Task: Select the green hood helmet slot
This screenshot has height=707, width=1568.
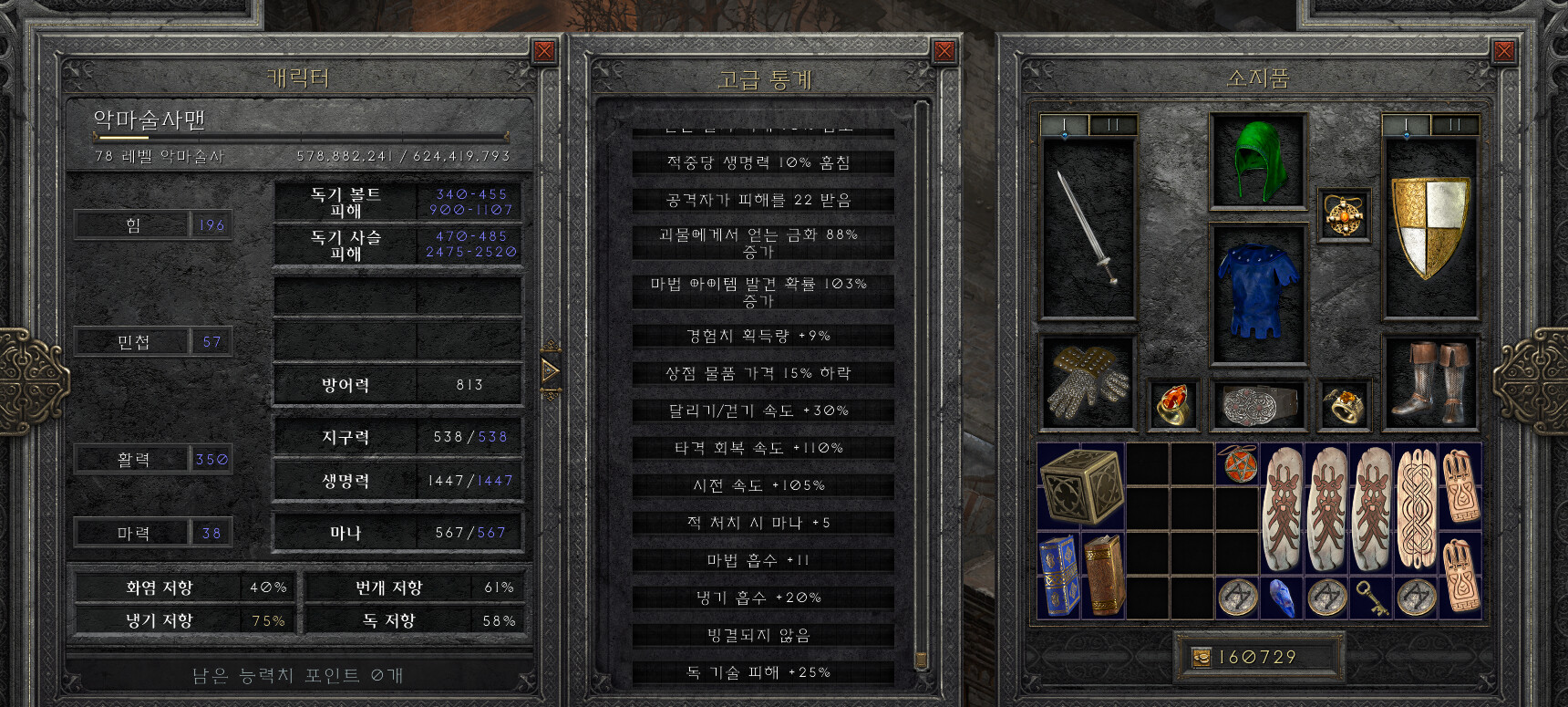Action: 1257,162
